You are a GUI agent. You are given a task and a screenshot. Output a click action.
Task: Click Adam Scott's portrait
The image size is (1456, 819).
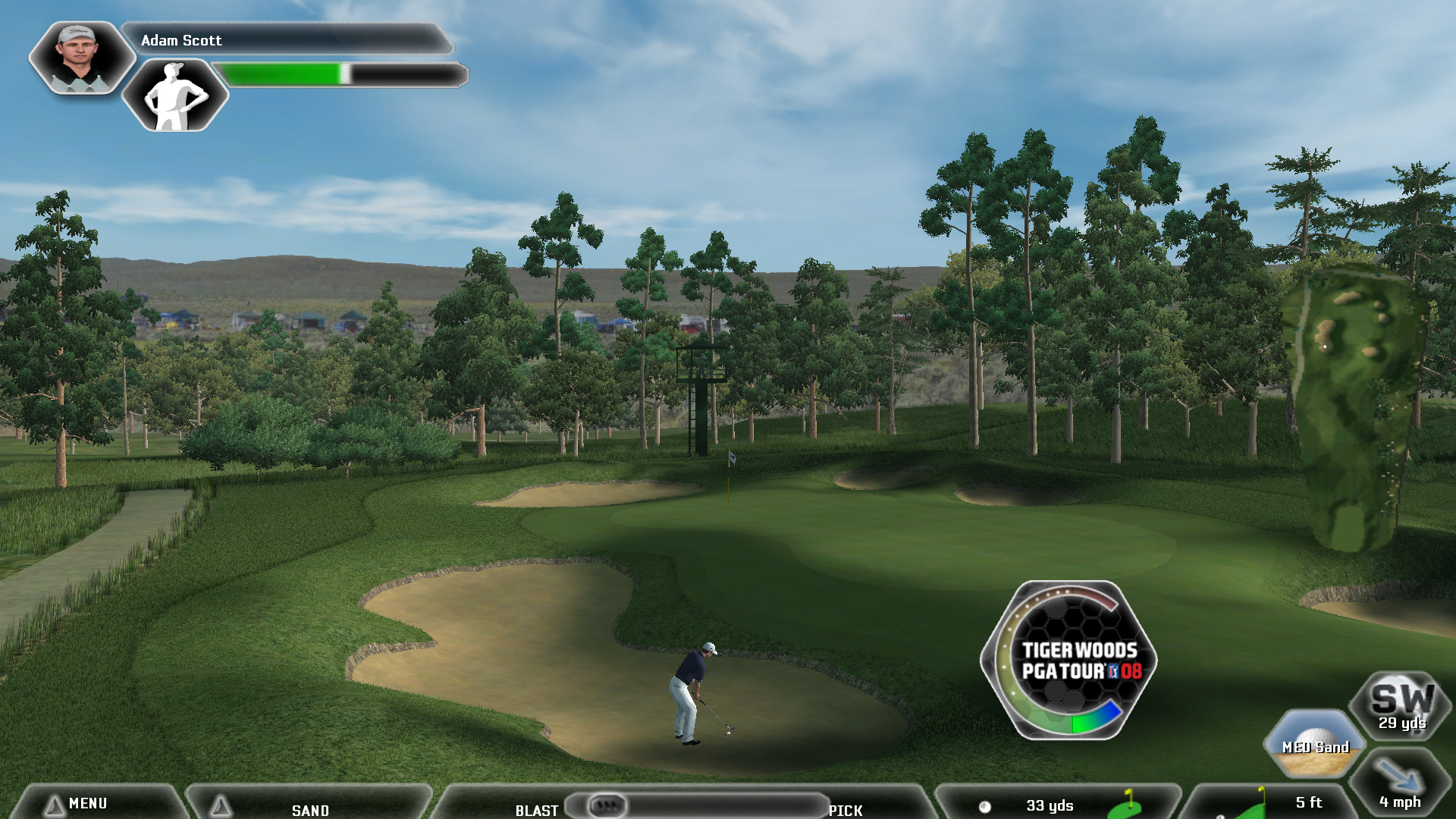[x=80, y=58]
